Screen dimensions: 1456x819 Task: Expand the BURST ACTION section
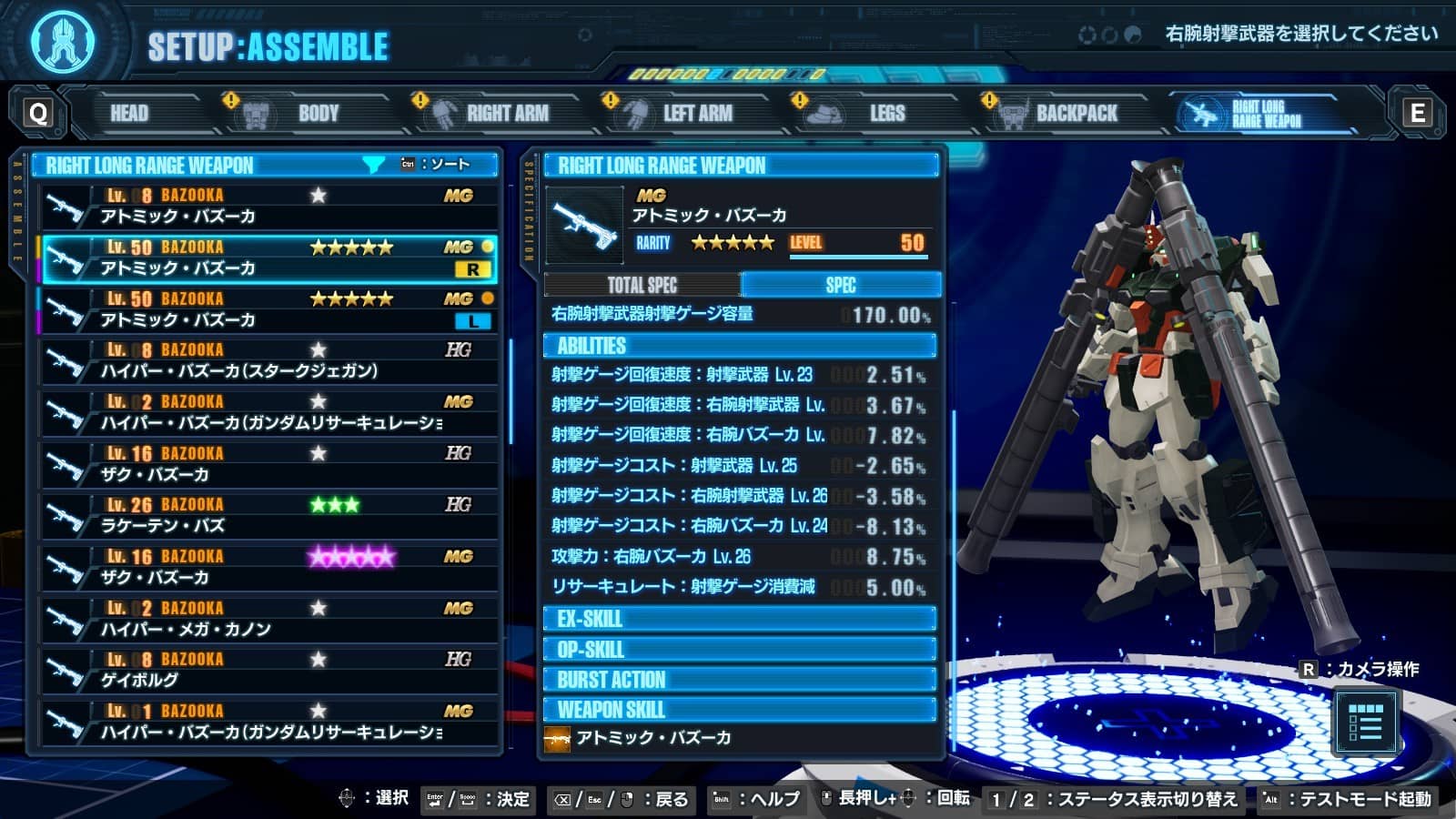pos(737,679)
